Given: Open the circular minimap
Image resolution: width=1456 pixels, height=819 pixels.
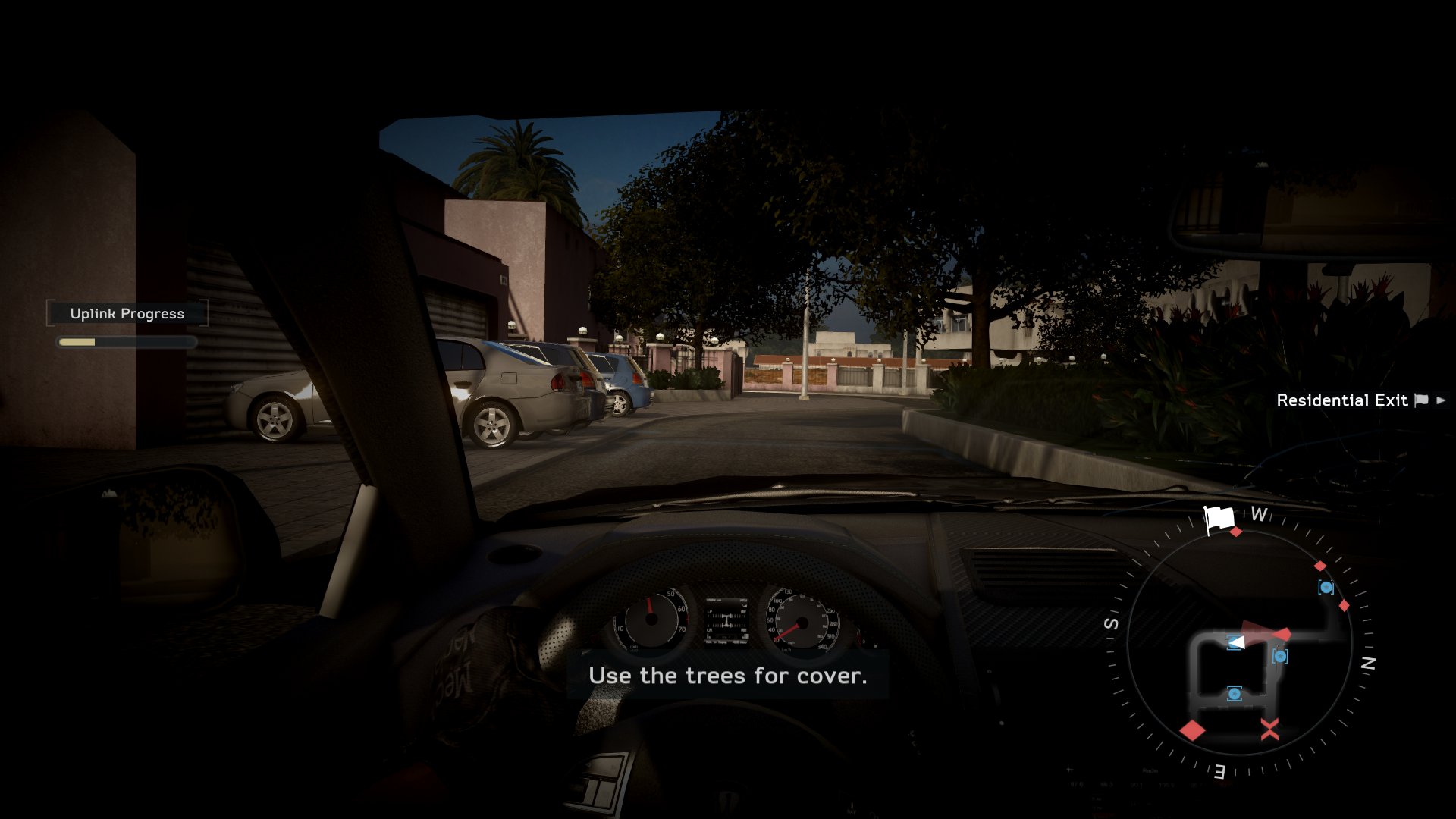Looking at the screenshot, I should pyautogui.click(x=1239, y=642).
